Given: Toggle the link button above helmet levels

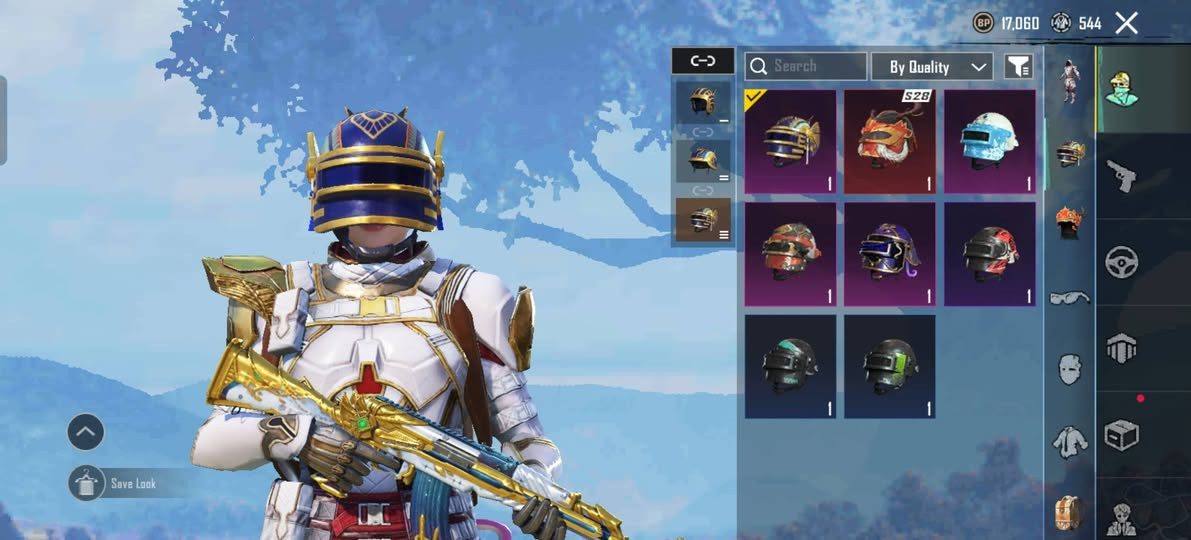Looking at the screenshot, I should pyautogui.click(x=703, y=61).
